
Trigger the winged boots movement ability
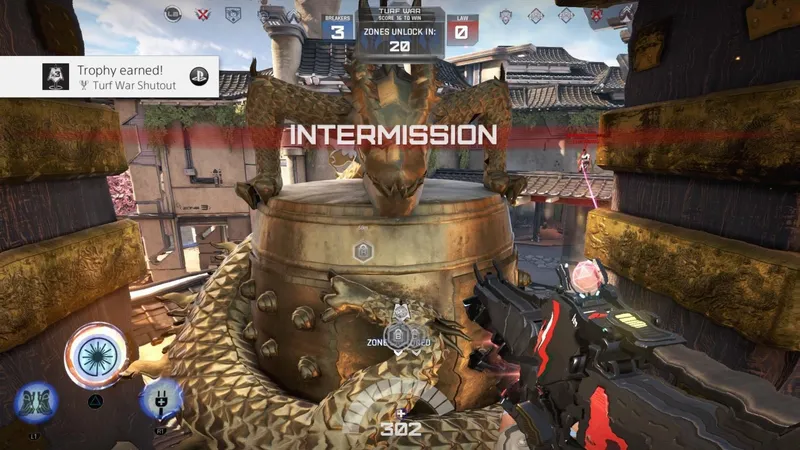(x=36, y=402)
